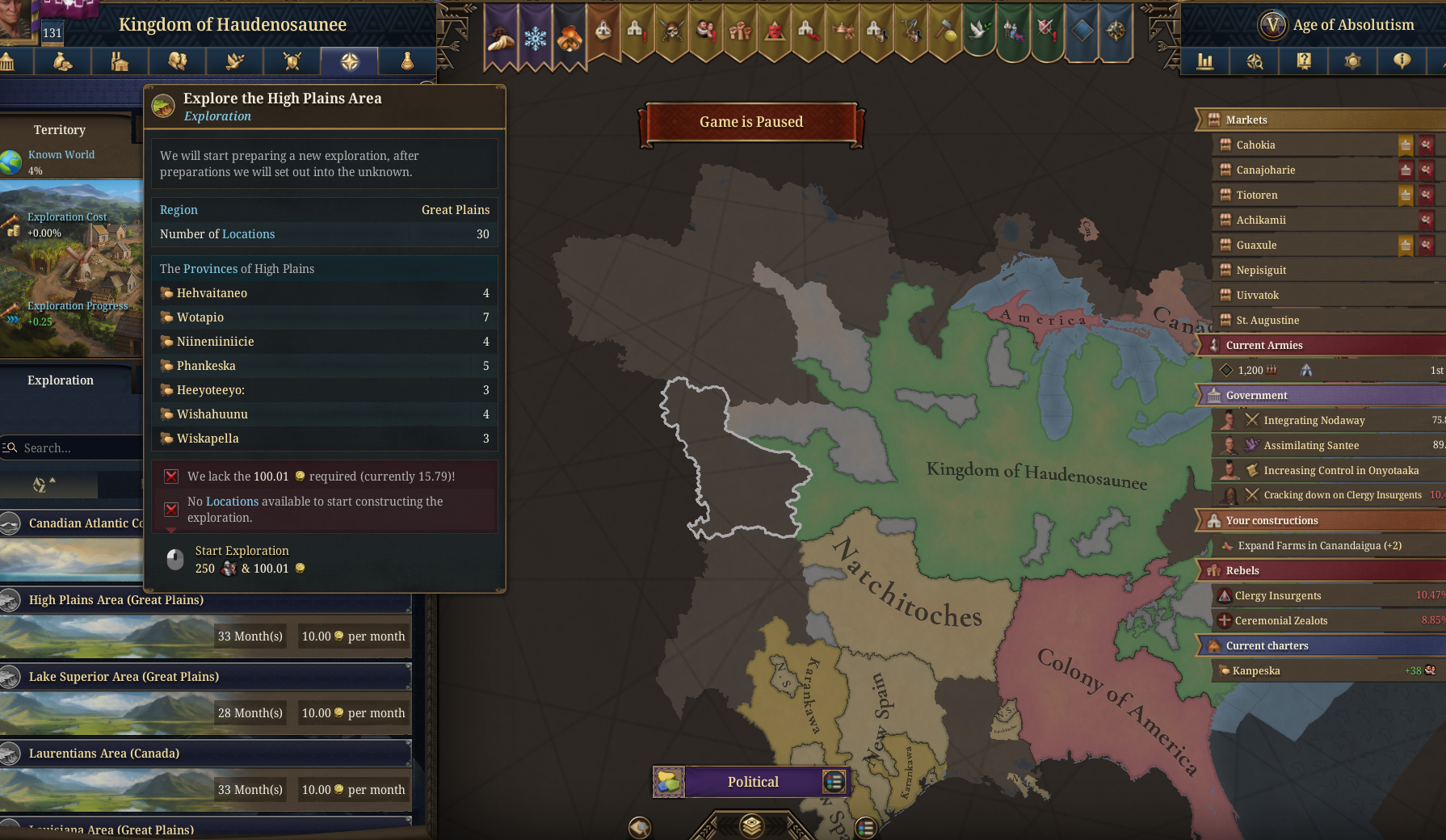This screenshot has height=840, width=1446.
Task: Open the Military panel via crossed swords icon
Action: (292, 61)
